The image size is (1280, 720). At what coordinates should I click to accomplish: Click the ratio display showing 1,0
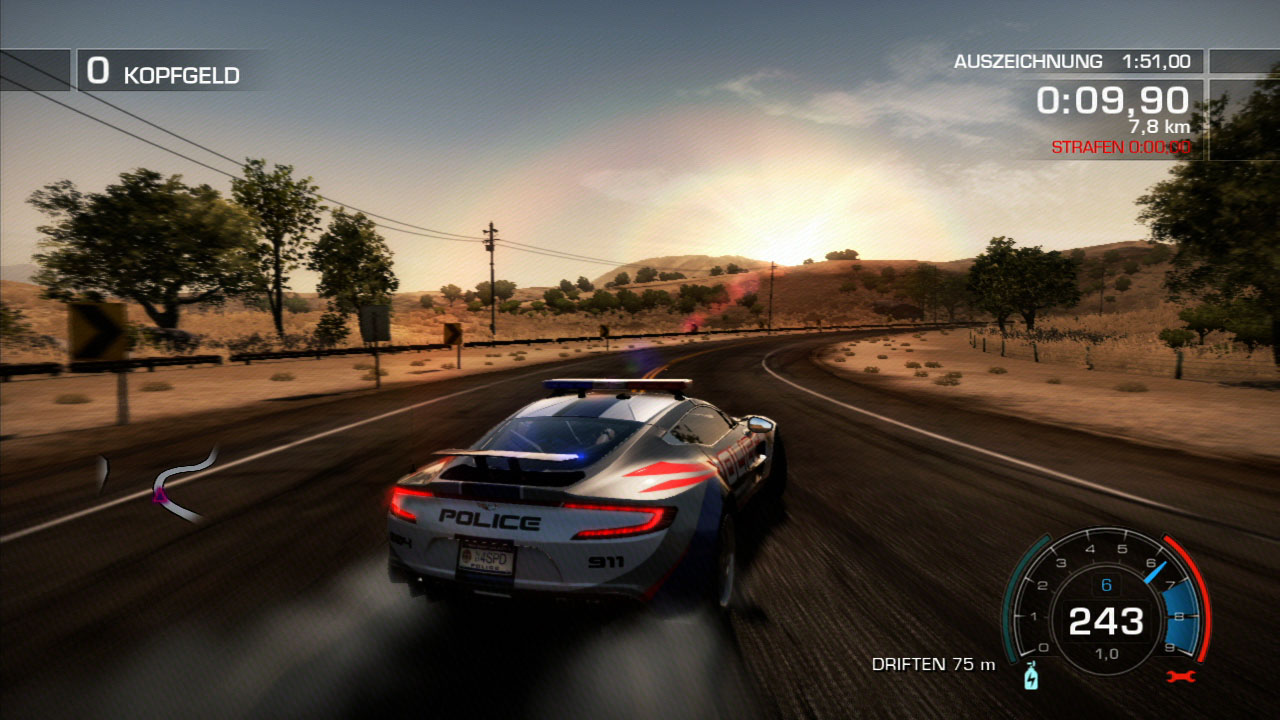click(1109, 651)
